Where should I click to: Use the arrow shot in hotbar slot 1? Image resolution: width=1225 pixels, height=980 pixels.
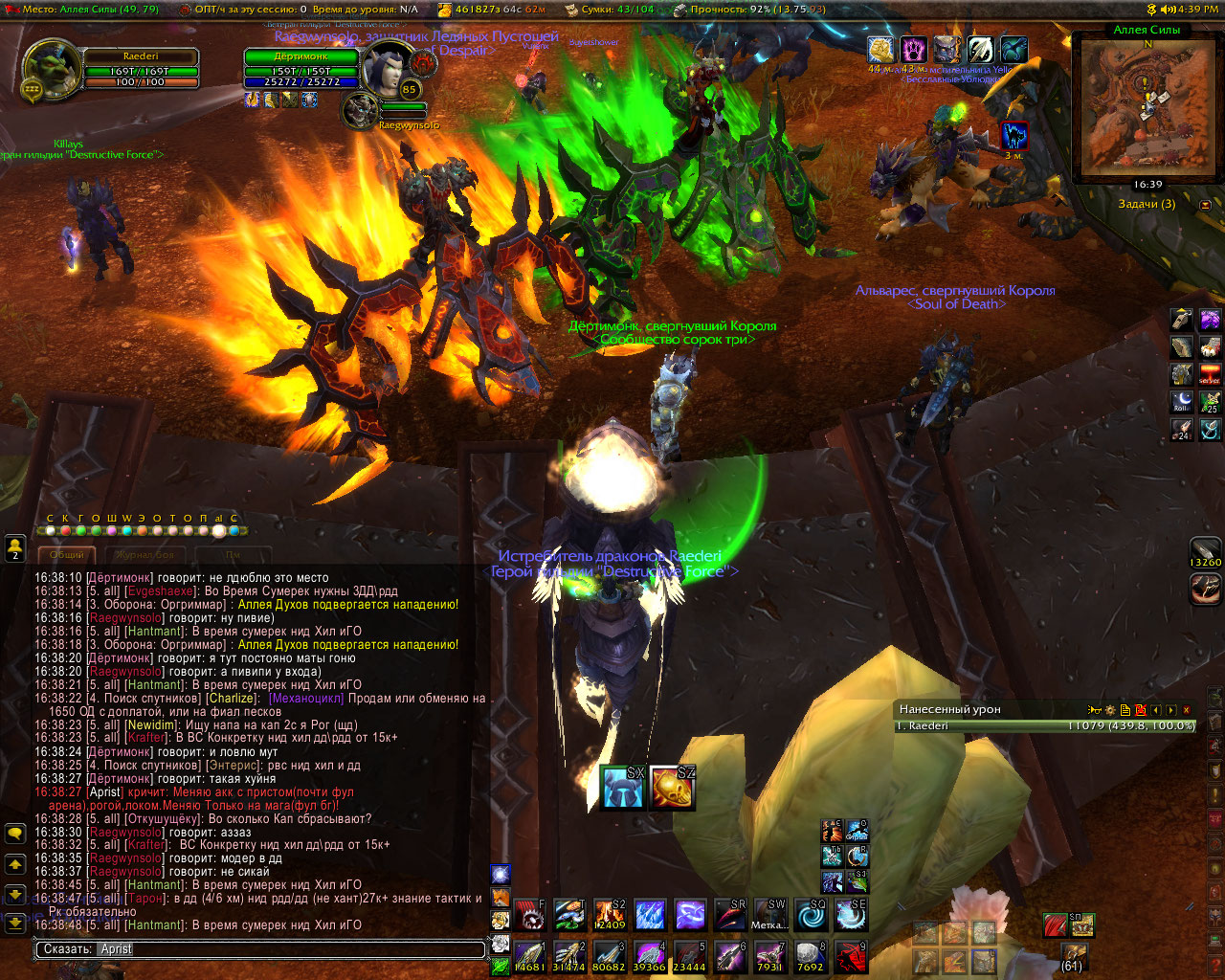coord(529,957)
